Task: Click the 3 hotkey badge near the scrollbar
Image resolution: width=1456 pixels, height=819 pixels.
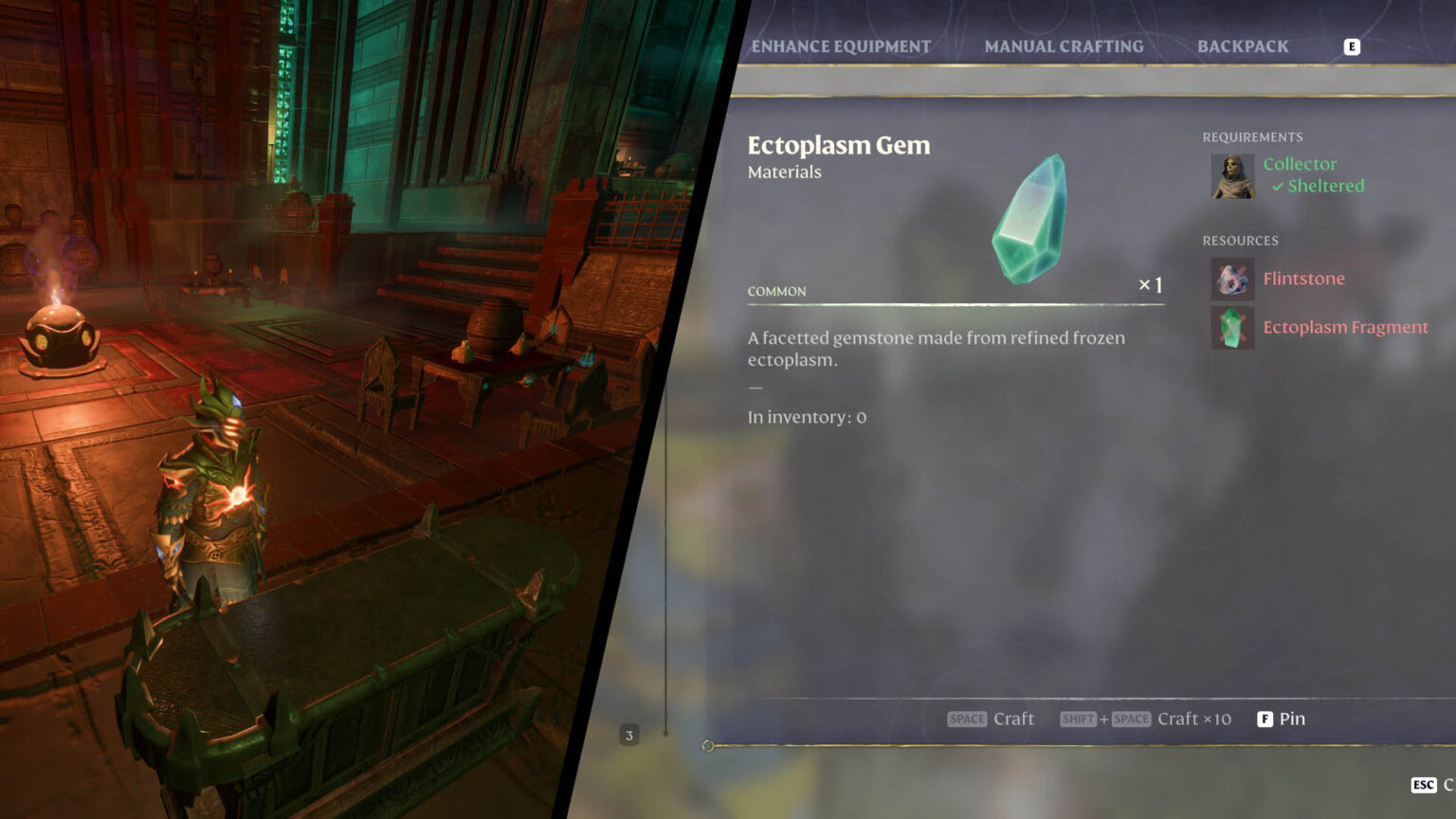Action: [629, 735]
